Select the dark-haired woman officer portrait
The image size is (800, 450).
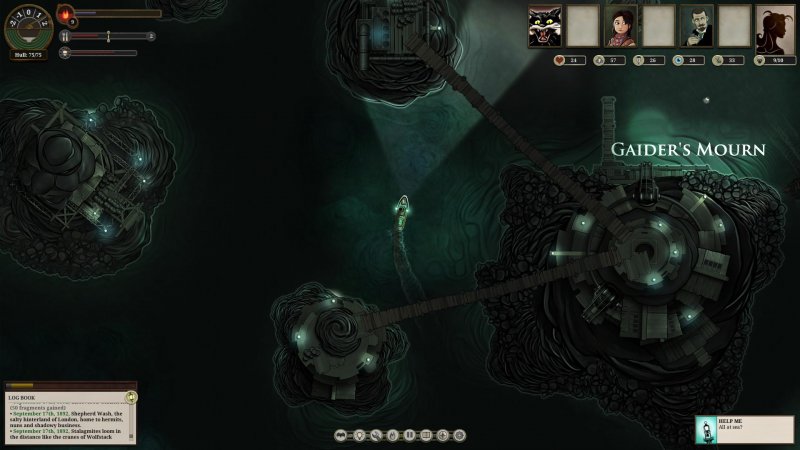click(x=621, y=26)
